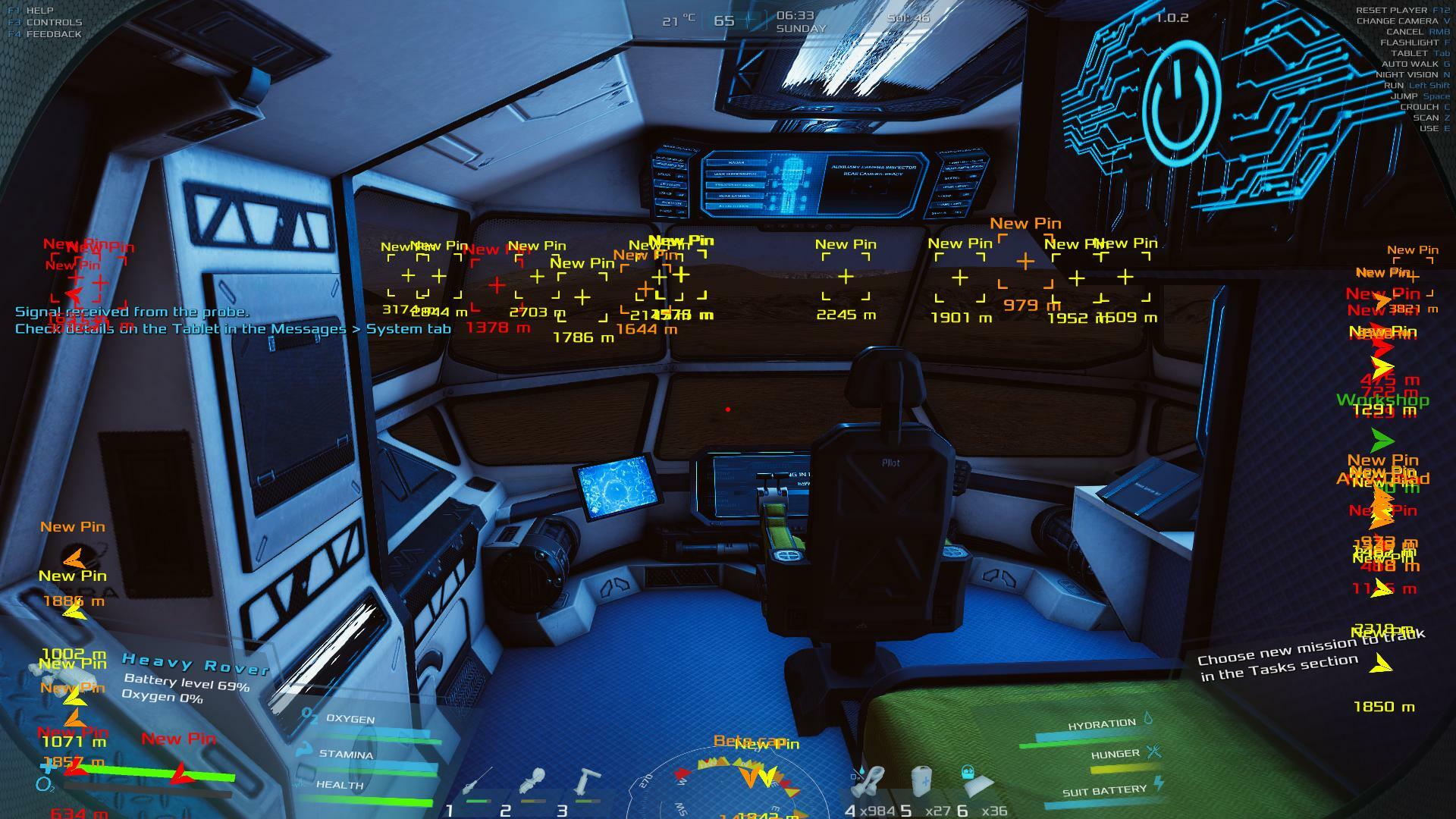Select hotbar slot 2 round-headed tool
Image resolution: width=1456 pixels, height=819 pixels.
(x=532, y=783)
